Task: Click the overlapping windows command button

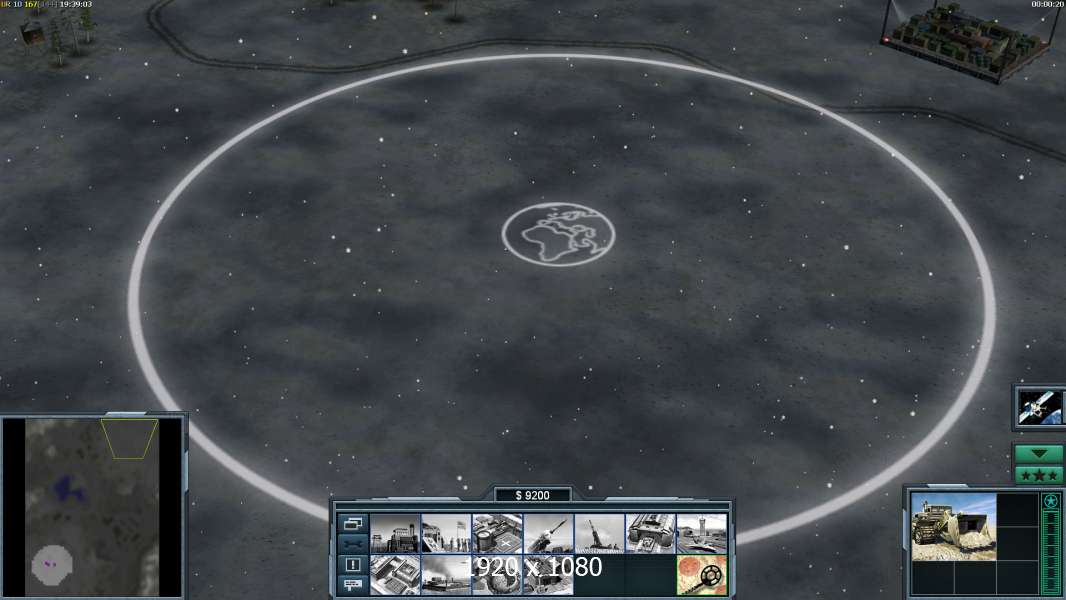Action: [x=353, y=523]
